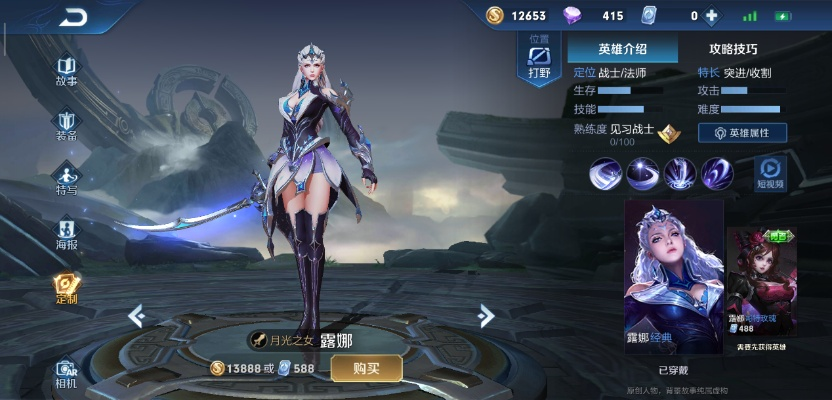Open the 装备 (Equipment) section
Image resolution: width=832 pixels, height=400 pixels.
click(x=67, y=126)
